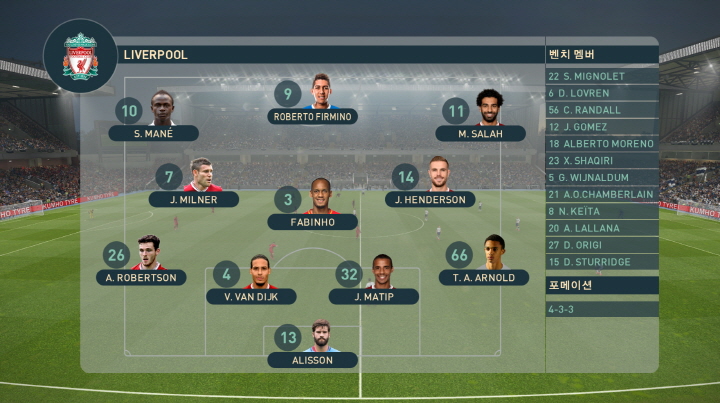Pick D. Origi from the substitutes
Image resolution: width=720 pixels, height=403 pixels.
point(601,245)
